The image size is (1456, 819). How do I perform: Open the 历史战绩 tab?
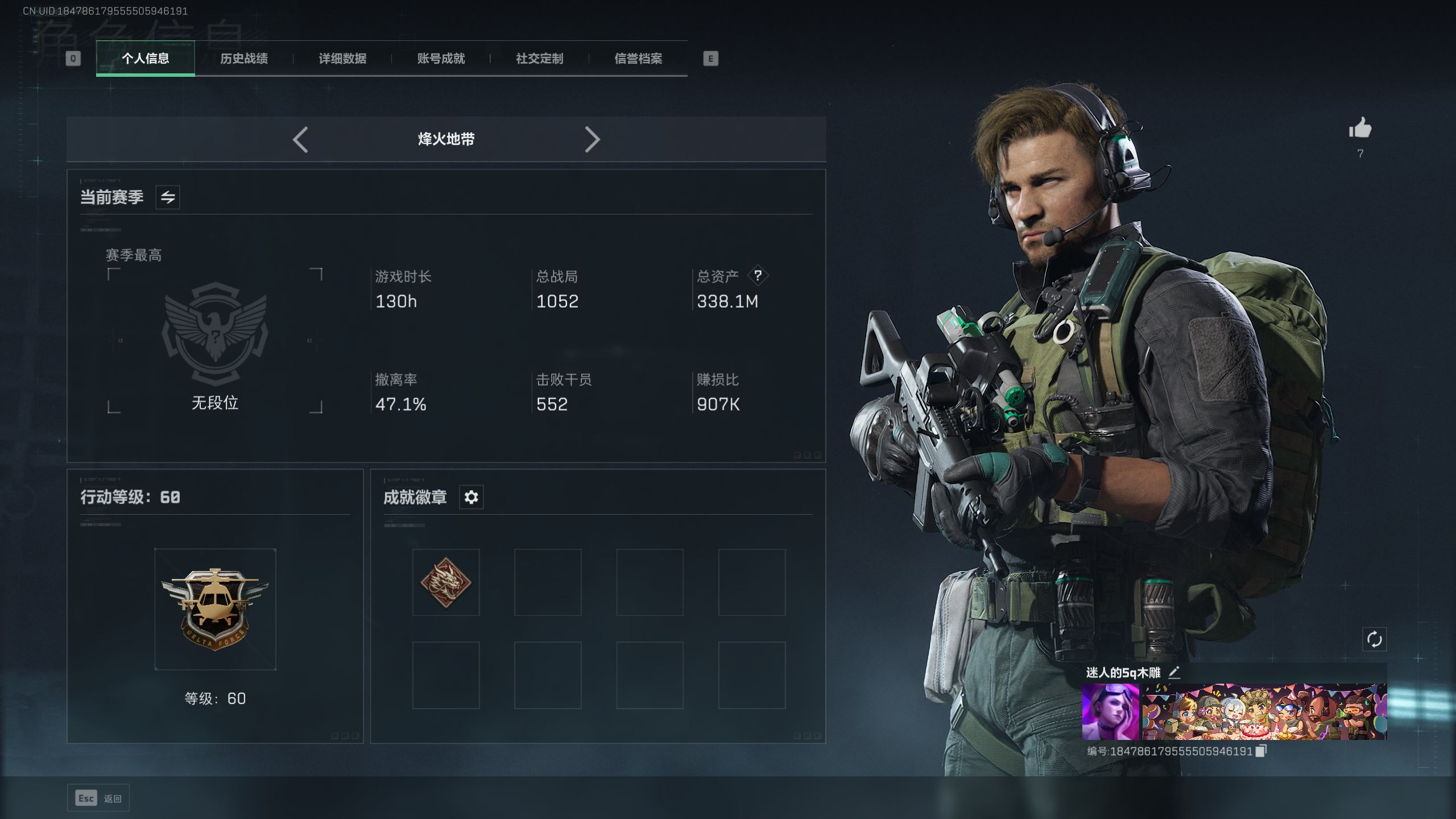pos(243,59)
